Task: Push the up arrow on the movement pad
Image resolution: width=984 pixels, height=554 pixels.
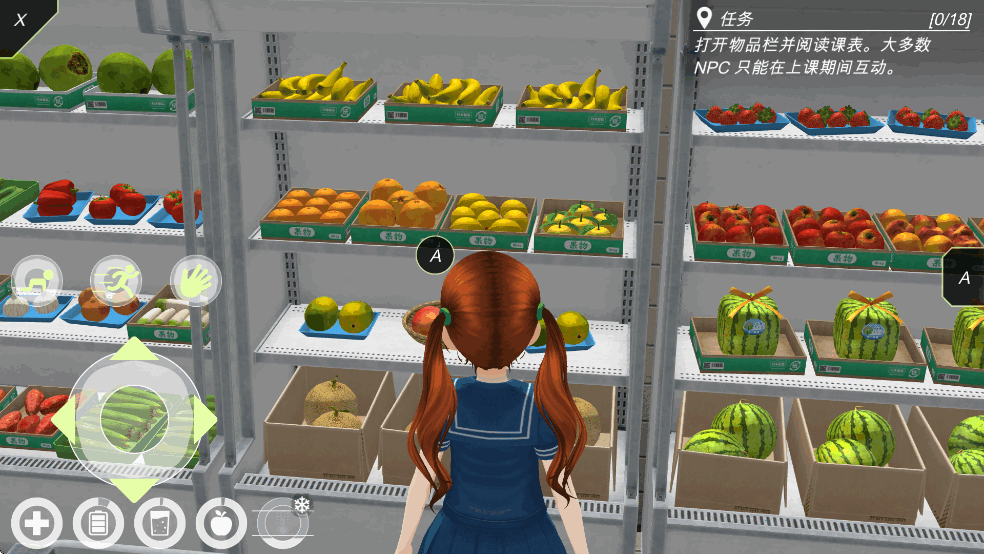Action: click(134, 351)
